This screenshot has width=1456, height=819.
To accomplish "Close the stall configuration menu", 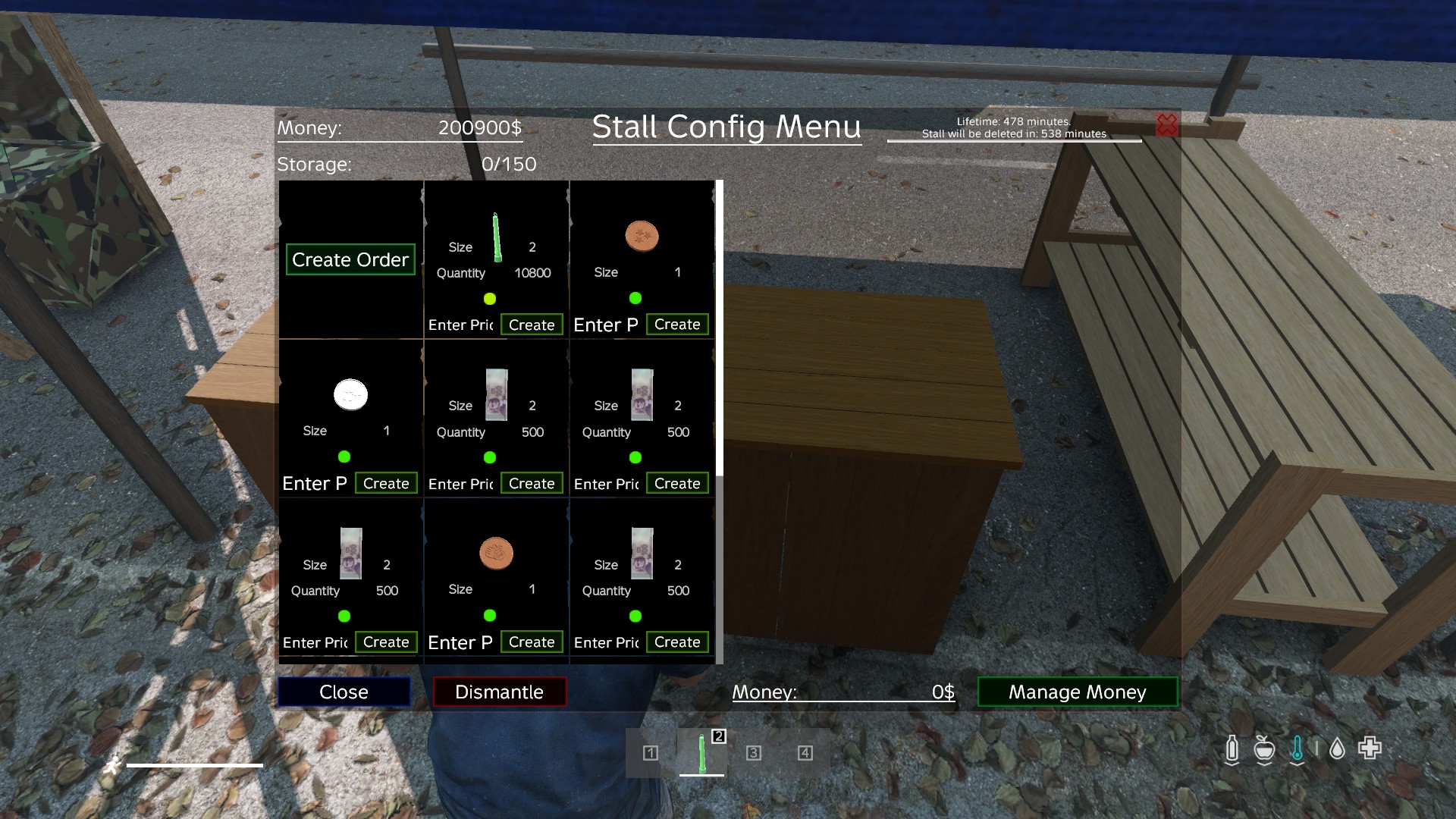I will pyautogui.click(x=344, y=692).
